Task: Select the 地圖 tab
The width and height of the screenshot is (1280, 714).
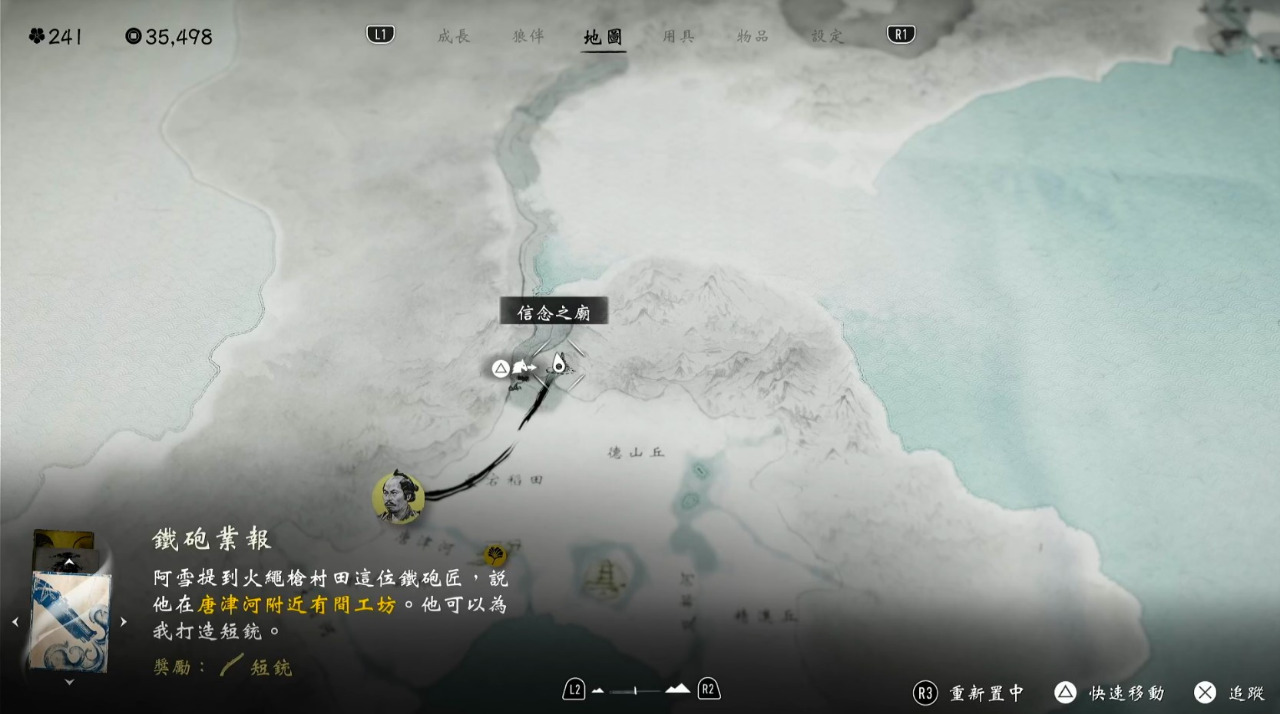Action: pyautogui.click(x=603, y=37)
